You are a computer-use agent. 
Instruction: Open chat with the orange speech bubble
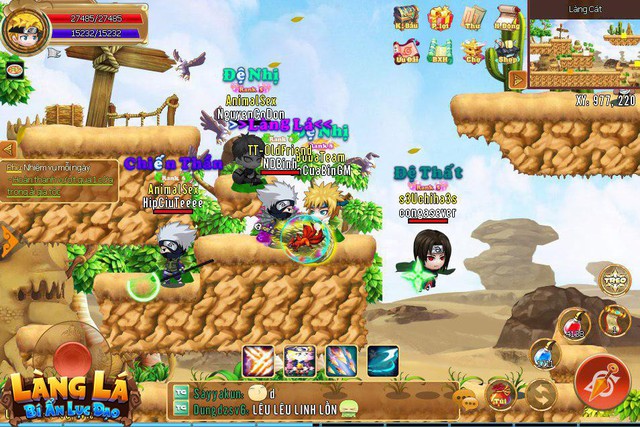[464, 399]
